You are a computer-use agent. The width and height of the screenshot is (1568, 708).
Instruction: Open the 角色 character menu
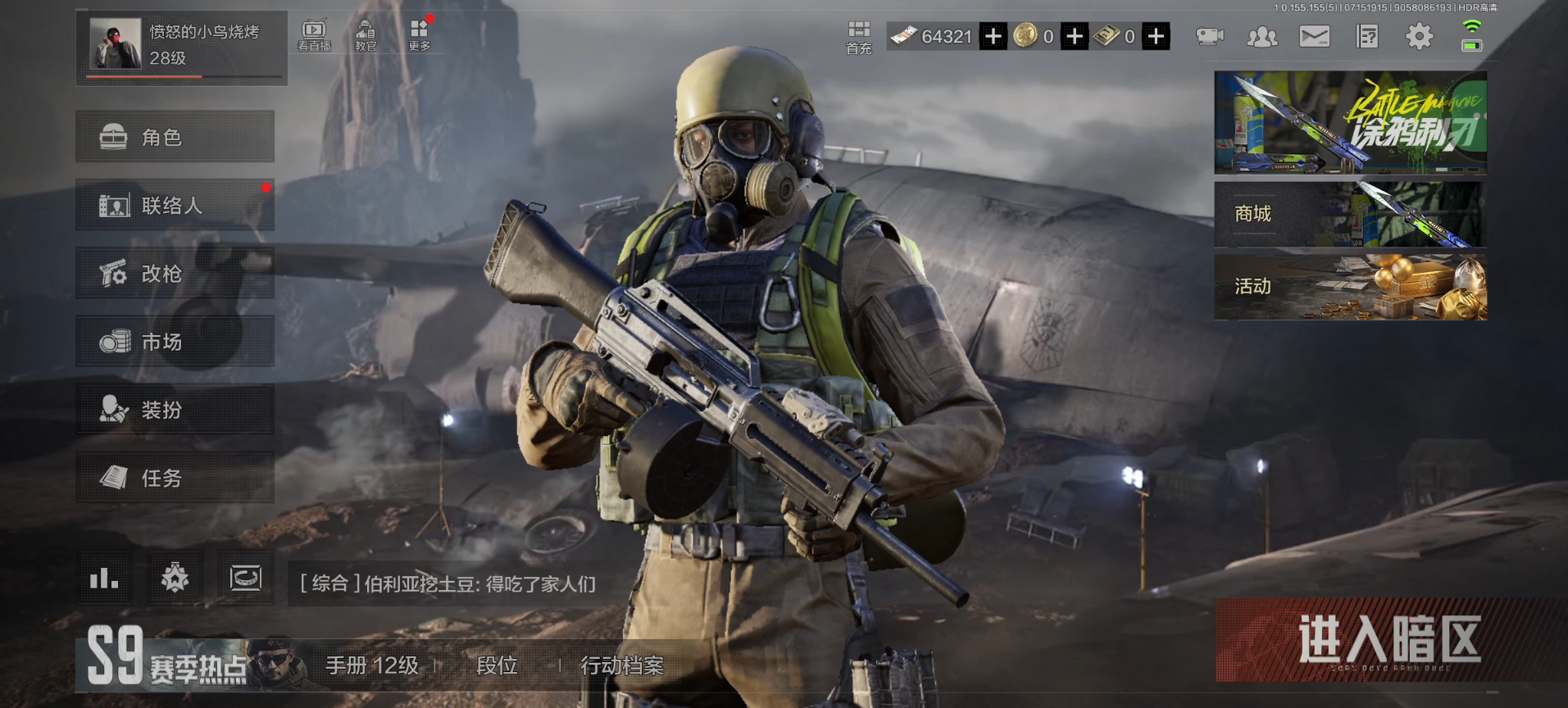coord(175,137)
